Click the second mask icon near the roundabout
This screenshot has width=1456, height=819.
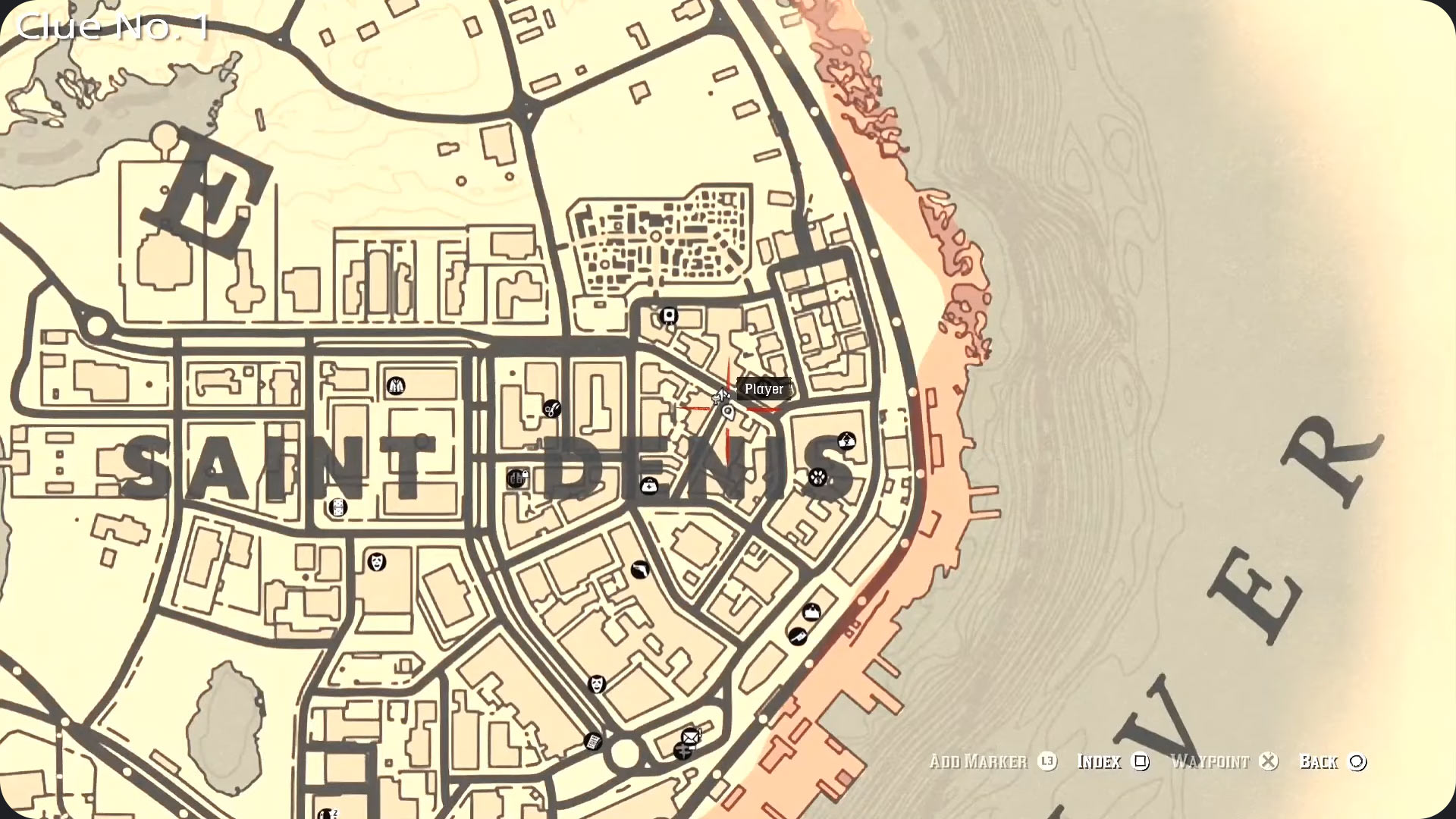coord(597,683)
